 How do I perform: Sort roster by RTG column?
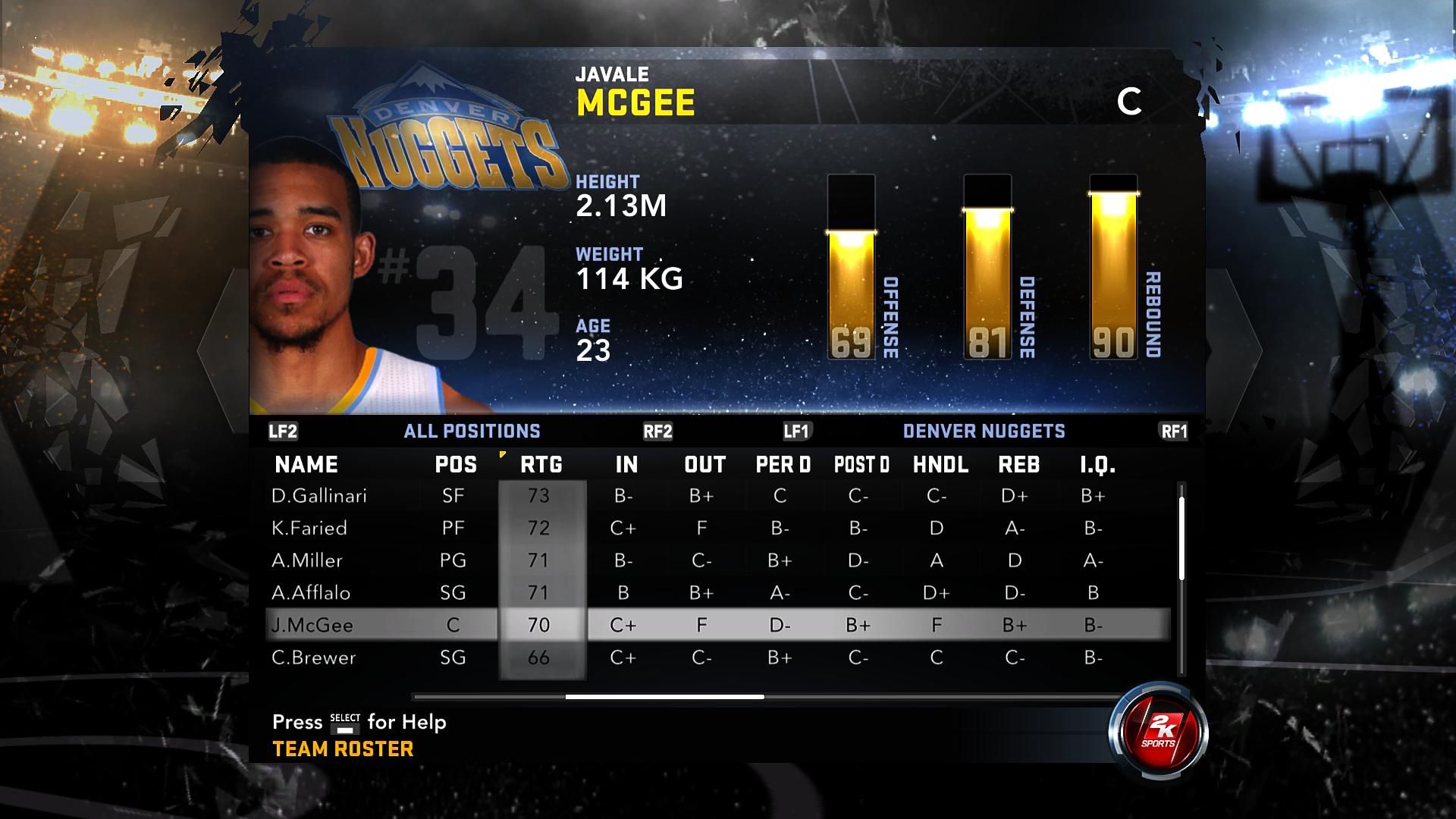pos(541,465)
